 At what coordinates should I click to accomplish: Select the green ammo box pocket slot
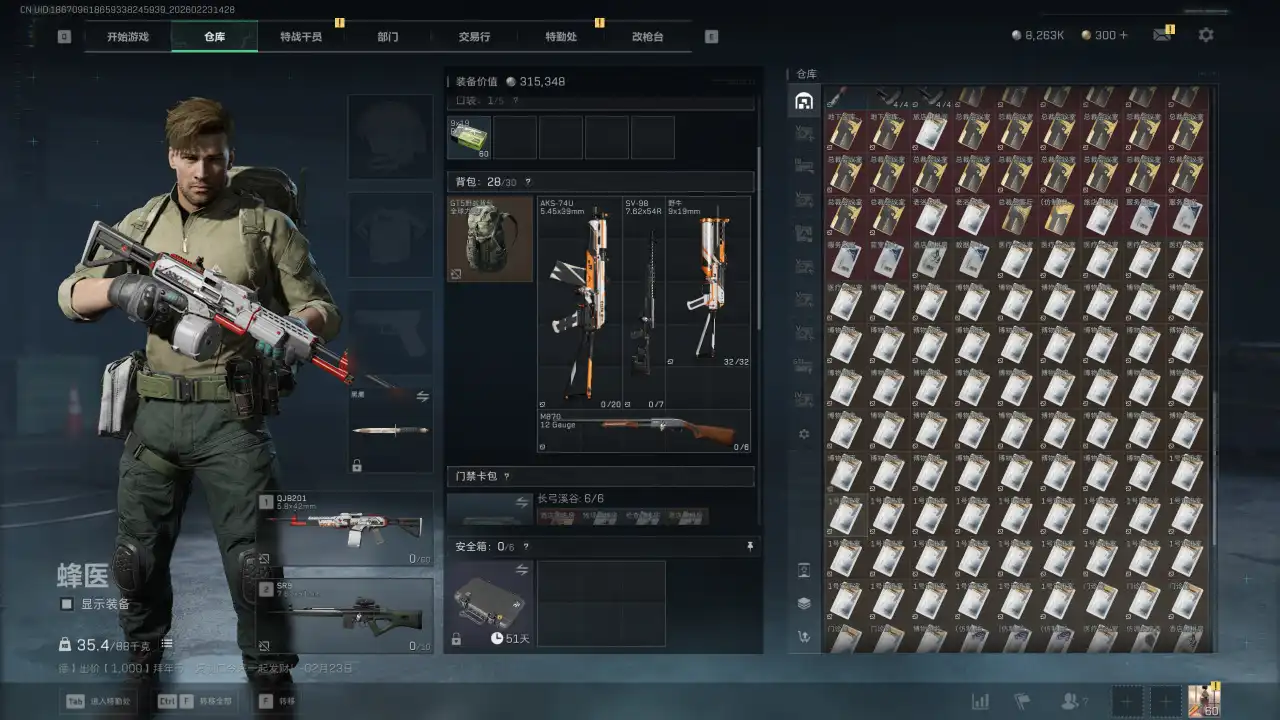(469, 138)
